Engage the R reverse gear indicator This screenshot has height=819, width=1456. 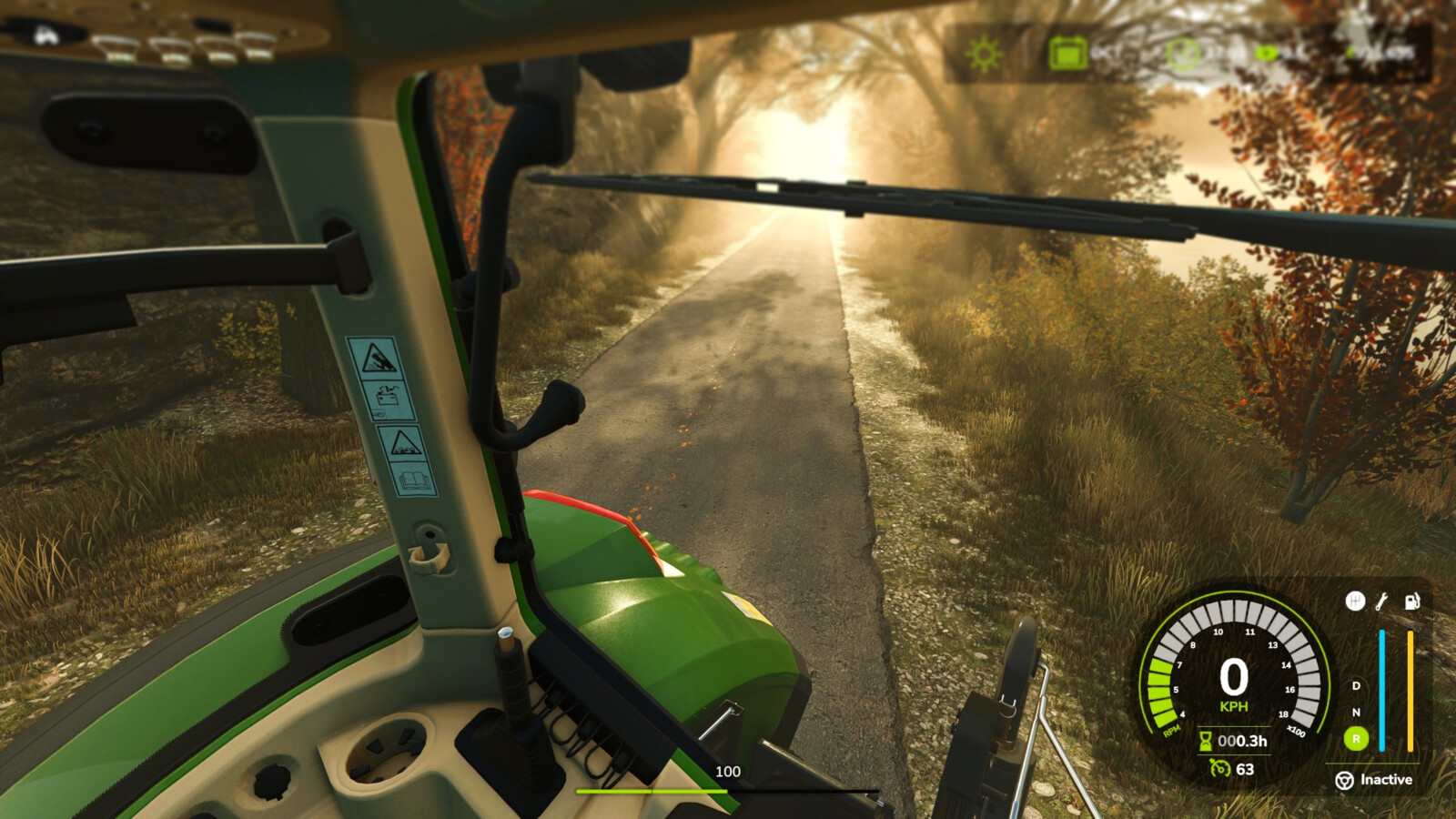point(1356,738)
